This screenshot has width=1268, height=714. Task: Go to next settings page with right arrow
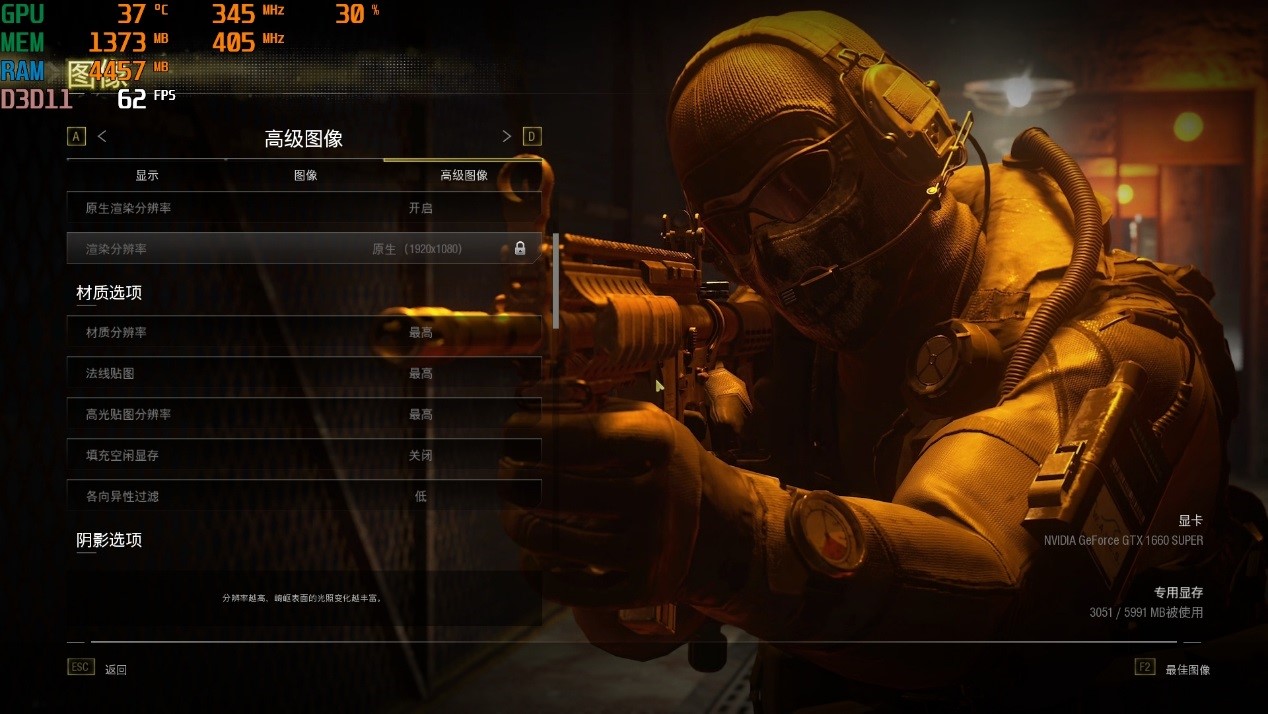(x=507, y=136)
